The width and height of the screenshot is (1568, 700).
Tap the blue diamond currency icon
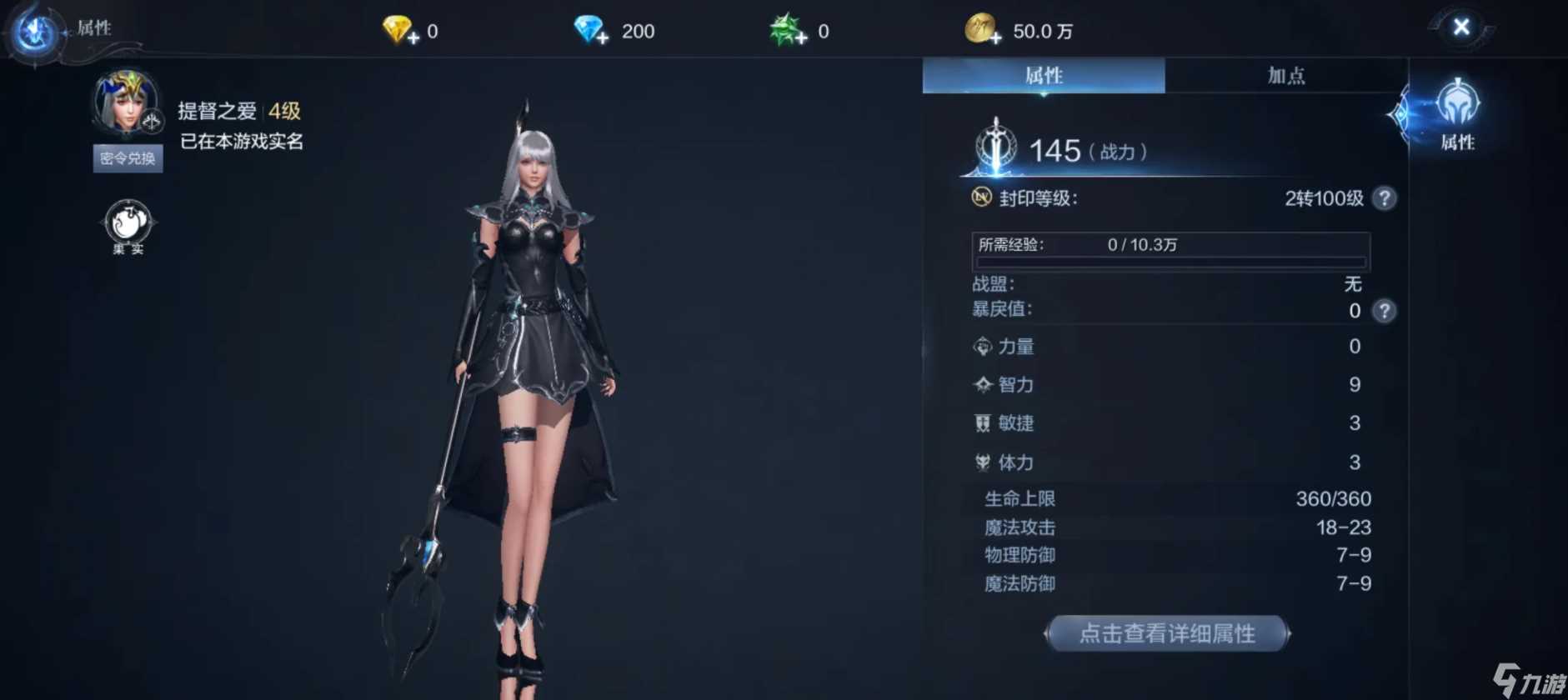(x=589, y=27)
